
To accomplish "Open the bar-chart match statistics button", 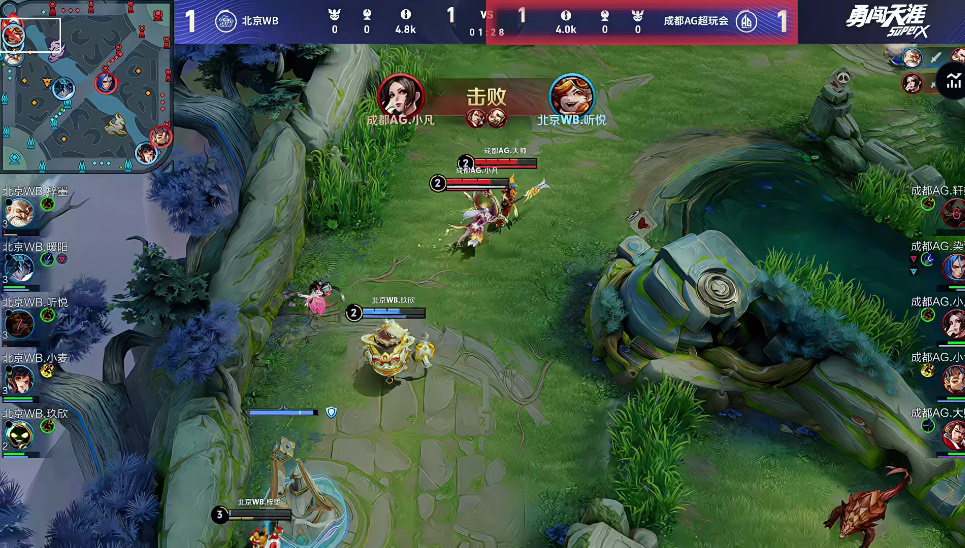I will (x=950, y=80).
